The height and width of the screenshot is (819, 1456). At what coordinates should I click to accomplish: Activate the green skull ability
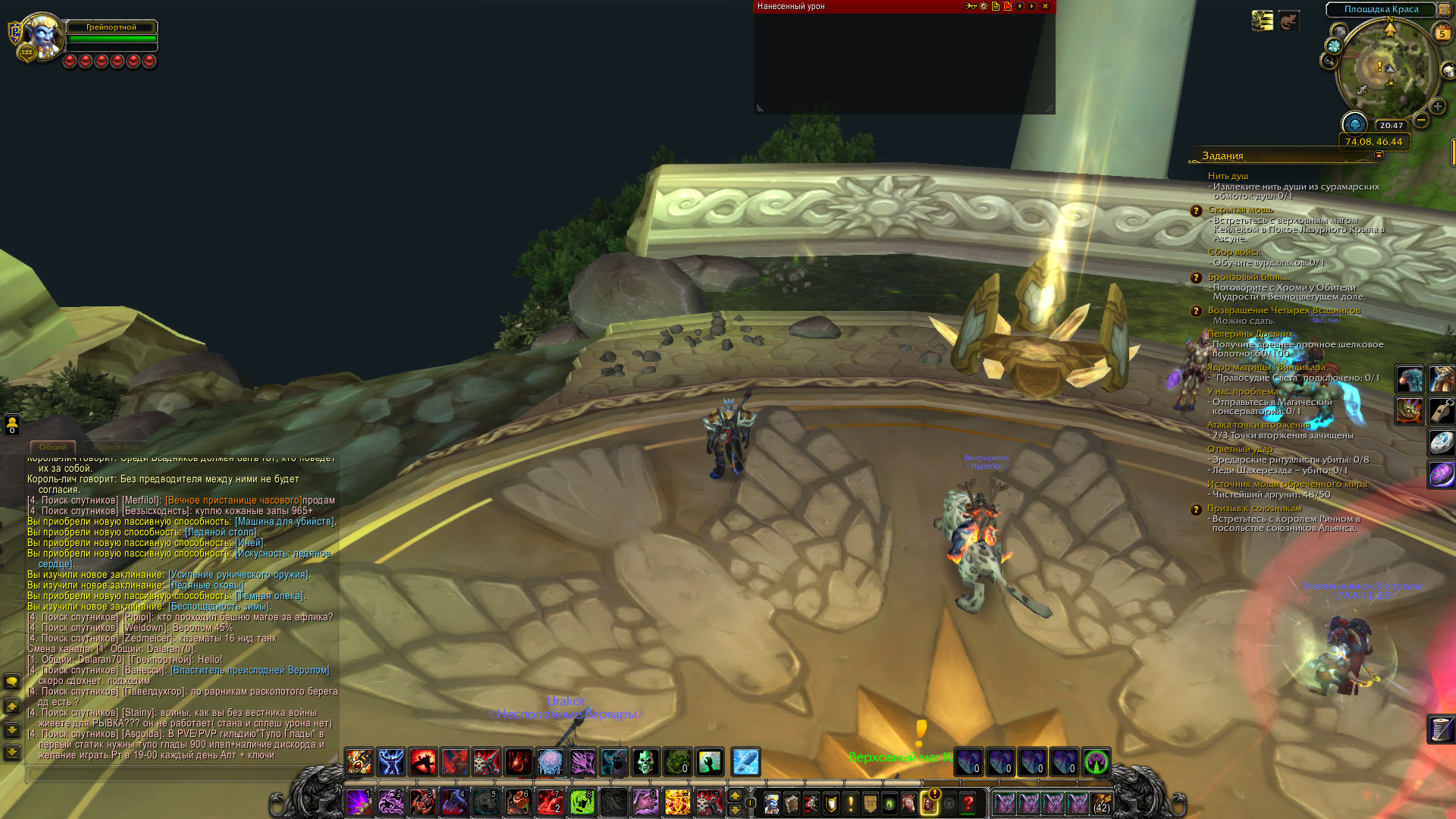tap(645, 762)
